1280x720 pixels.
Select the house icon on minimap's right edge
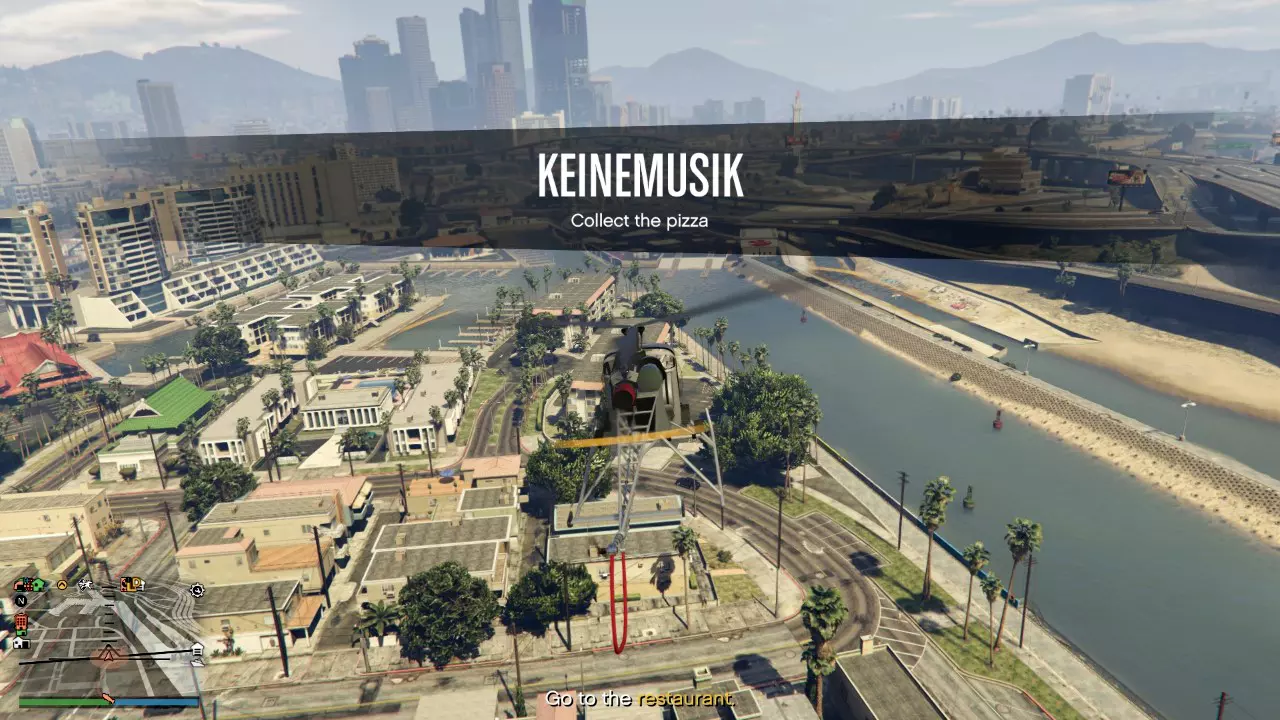click(197, 649)
